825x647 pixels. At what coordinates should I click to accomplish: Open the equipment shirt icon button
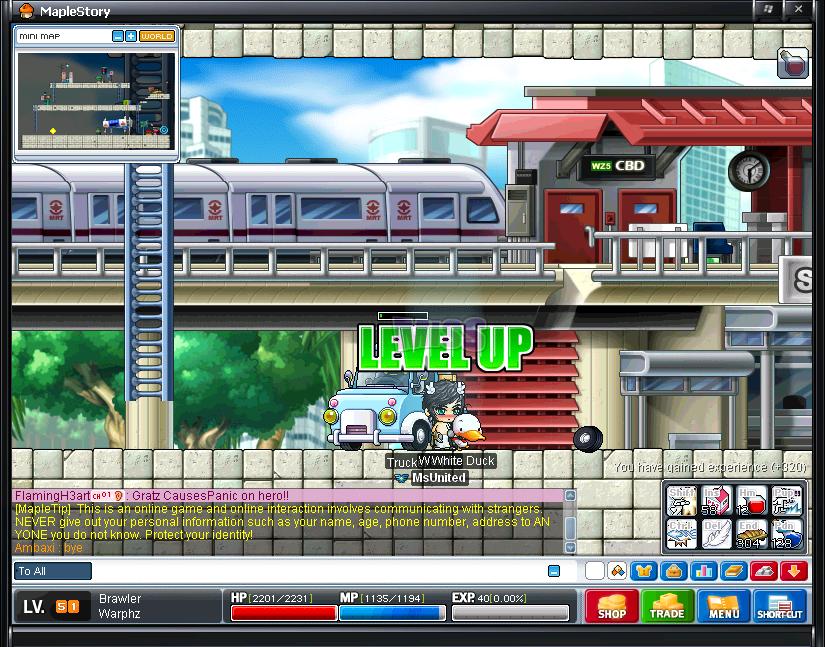(643, 571)
